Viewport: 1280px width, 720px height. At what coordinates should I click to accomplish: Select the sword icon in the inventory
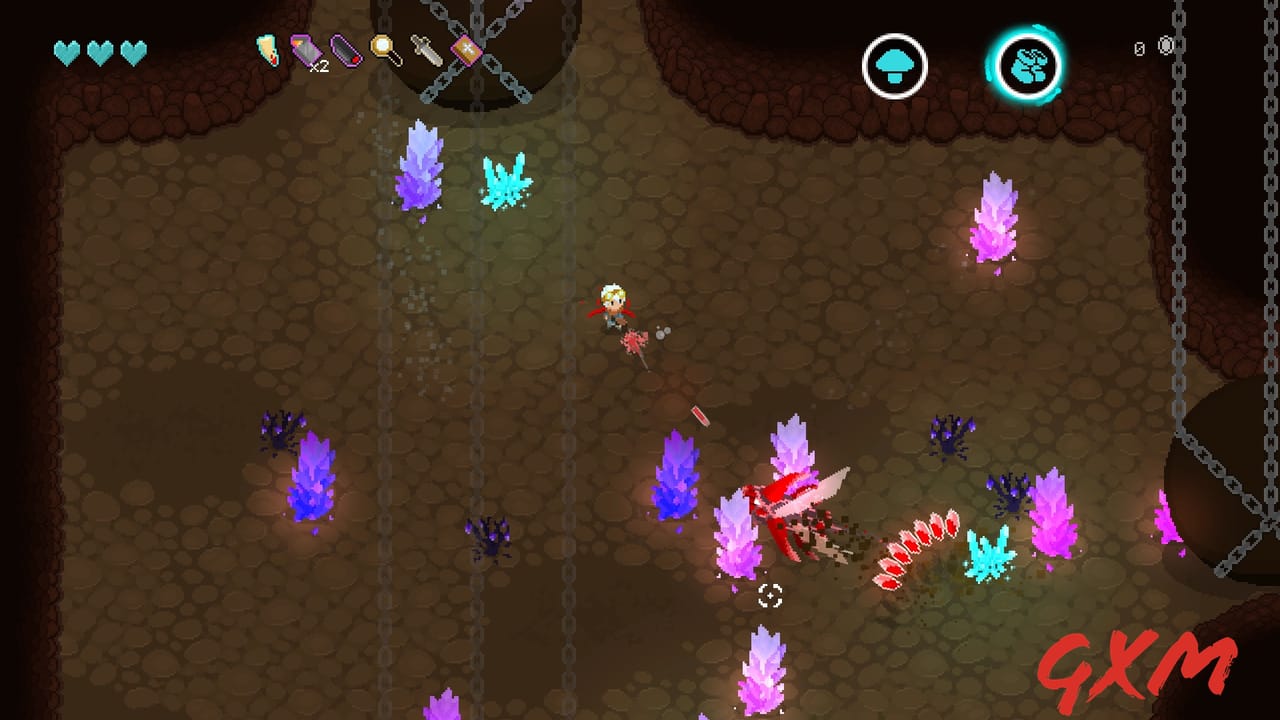425,48
